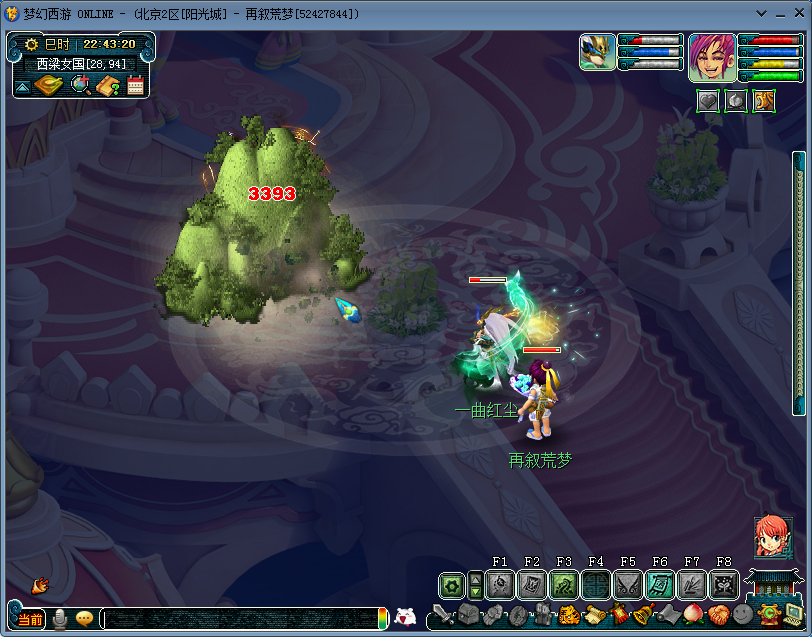Select the current chat channel button
This screenshot has width=812, height=637.
[30, 619]
